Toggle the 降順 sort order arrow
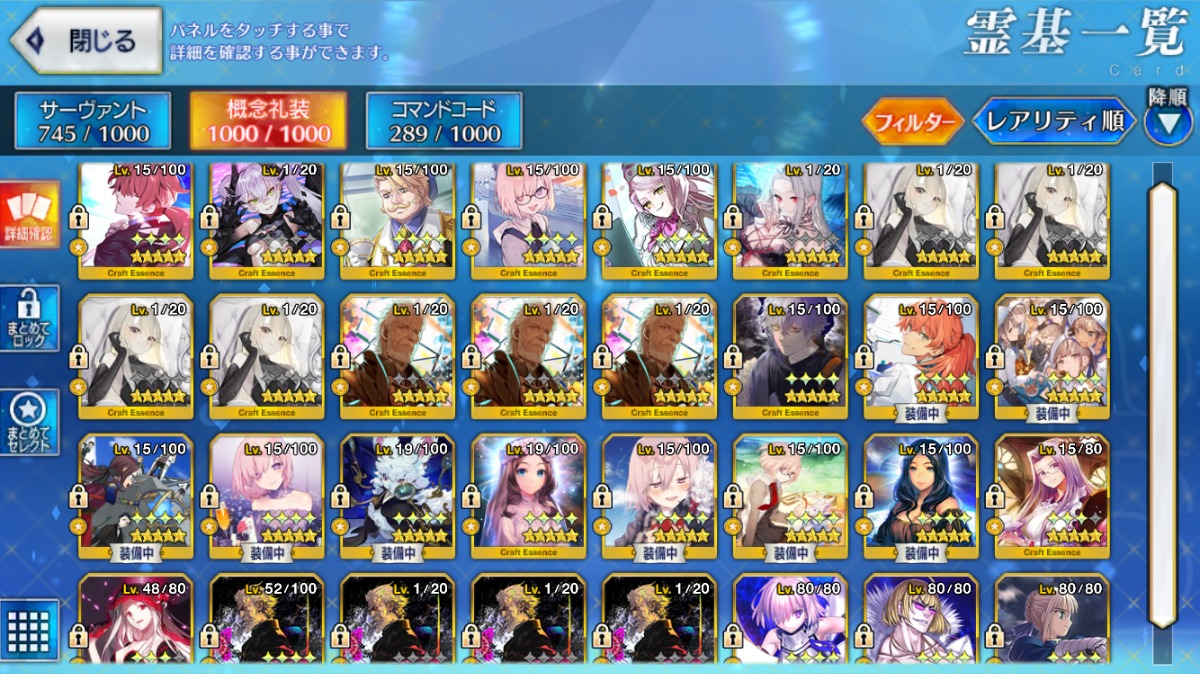The height and width of the screenshot is (674, 1200). [x=1167, y=122]
